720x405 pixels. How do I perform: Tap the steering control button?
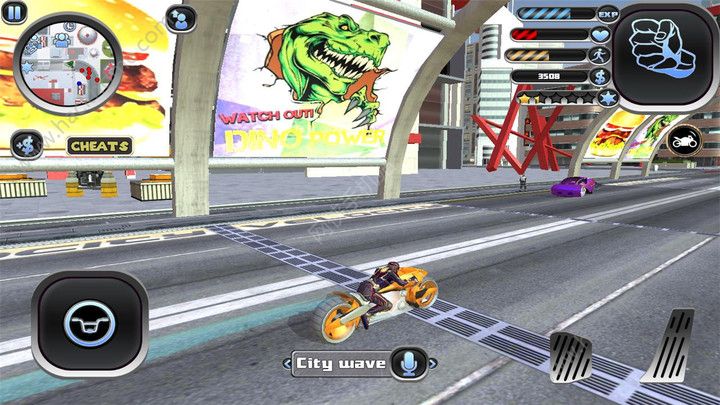tap(90, 324)
